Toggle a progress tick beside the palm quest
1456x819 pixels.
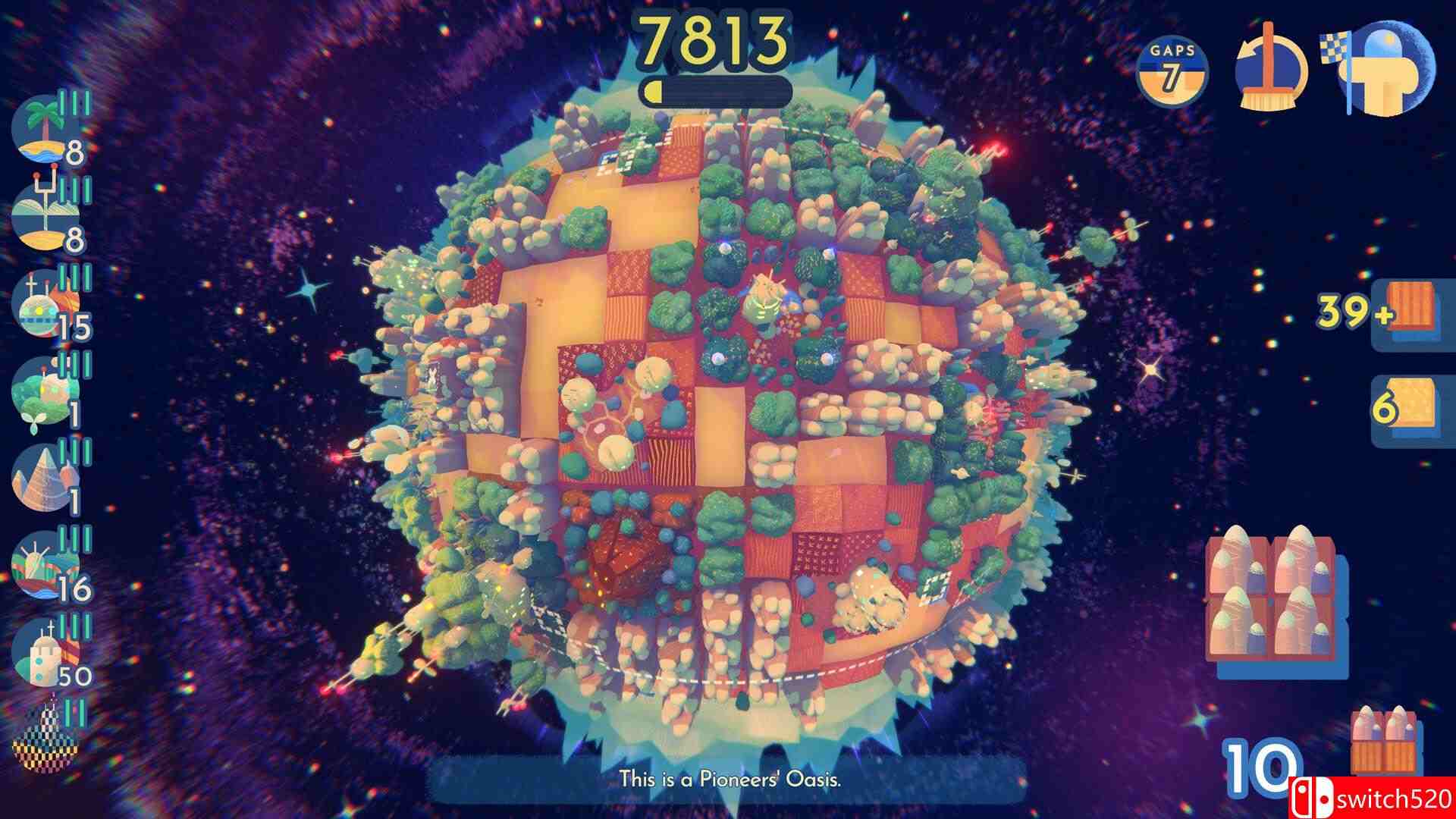(74, 102)
